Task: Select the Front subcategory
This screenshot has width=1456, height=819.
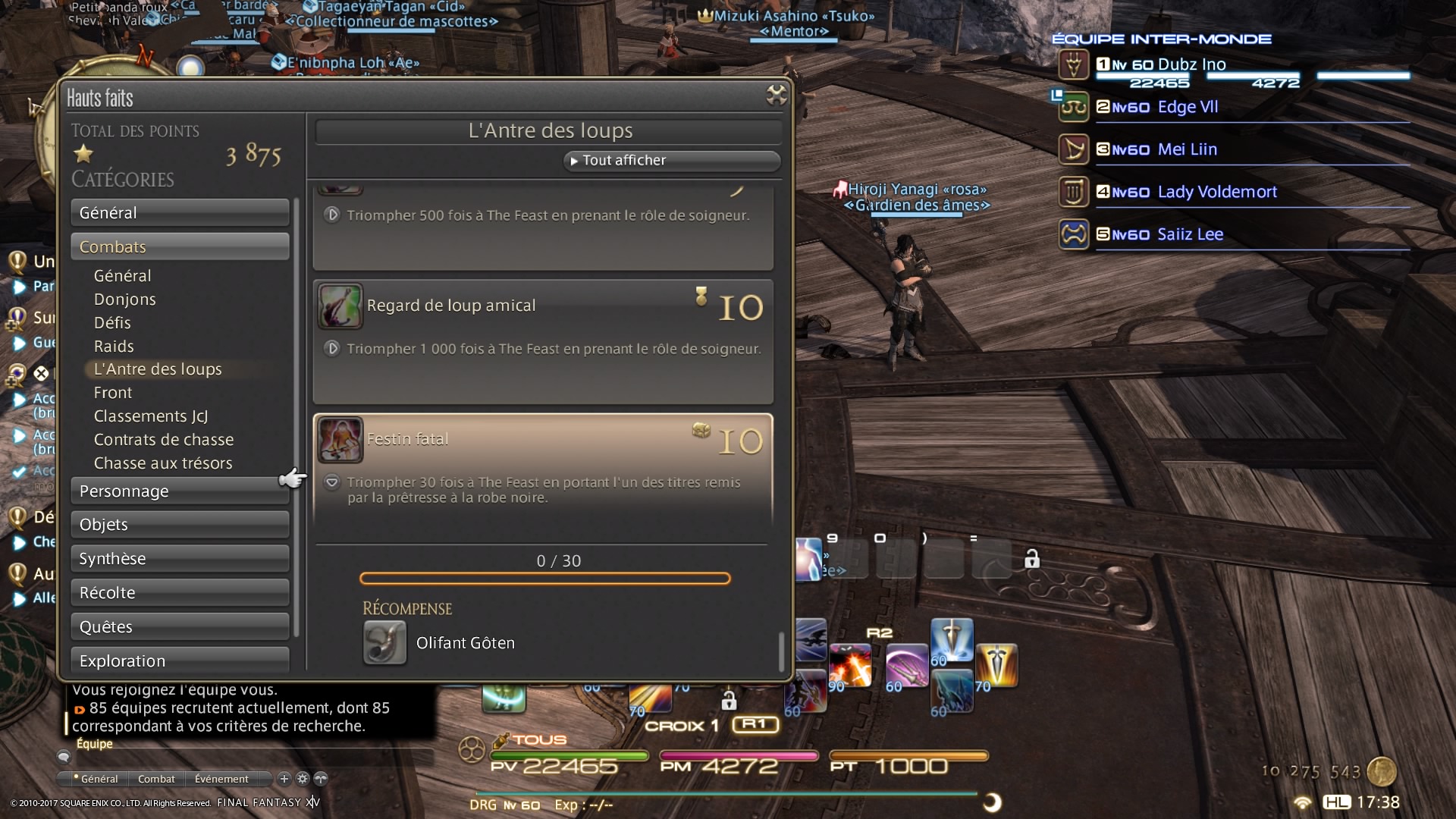Action: (x=113, y=393)
